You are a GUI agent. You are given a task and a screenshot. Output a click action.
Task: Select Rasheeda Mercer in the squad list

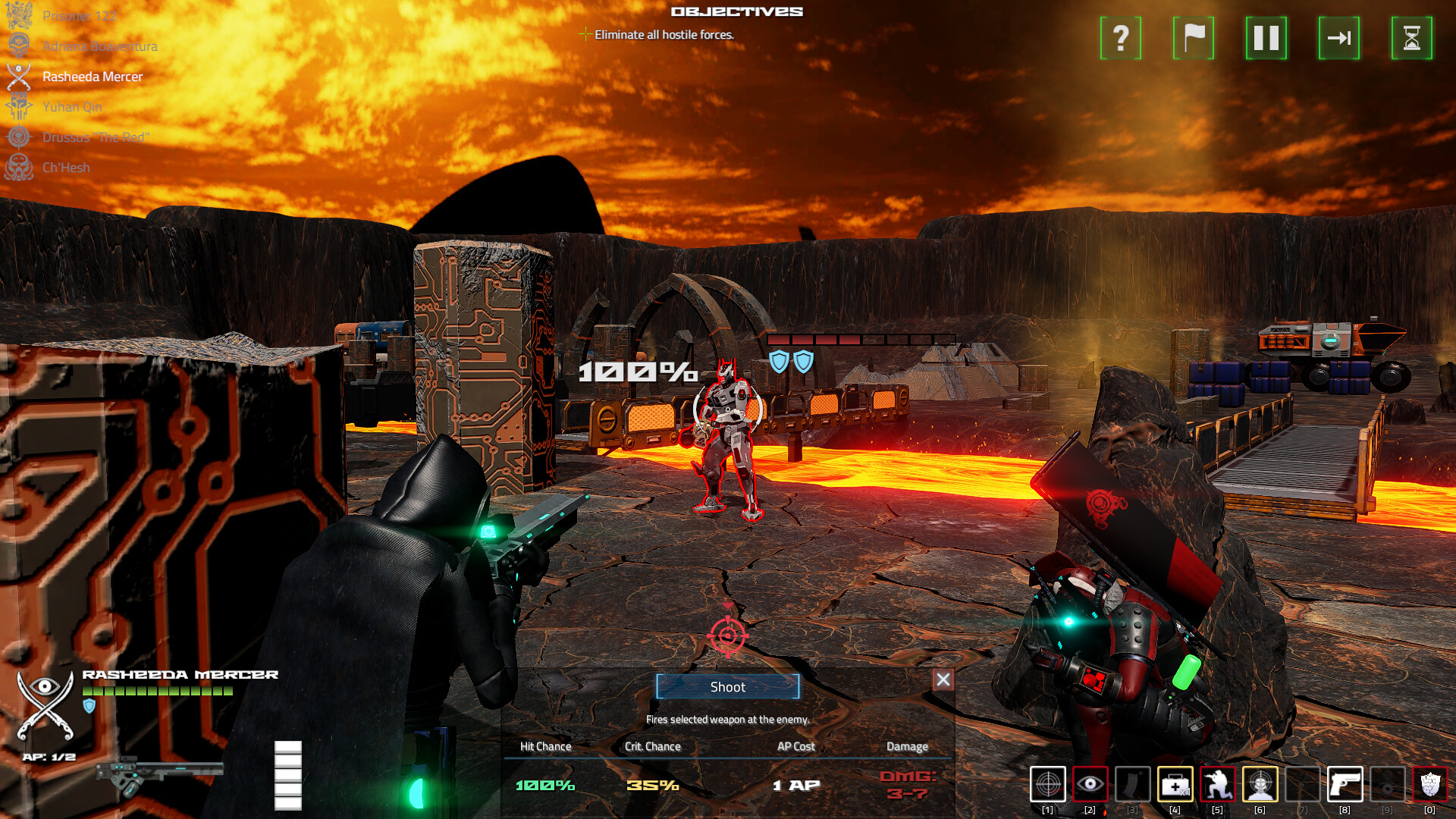(93, 77)
